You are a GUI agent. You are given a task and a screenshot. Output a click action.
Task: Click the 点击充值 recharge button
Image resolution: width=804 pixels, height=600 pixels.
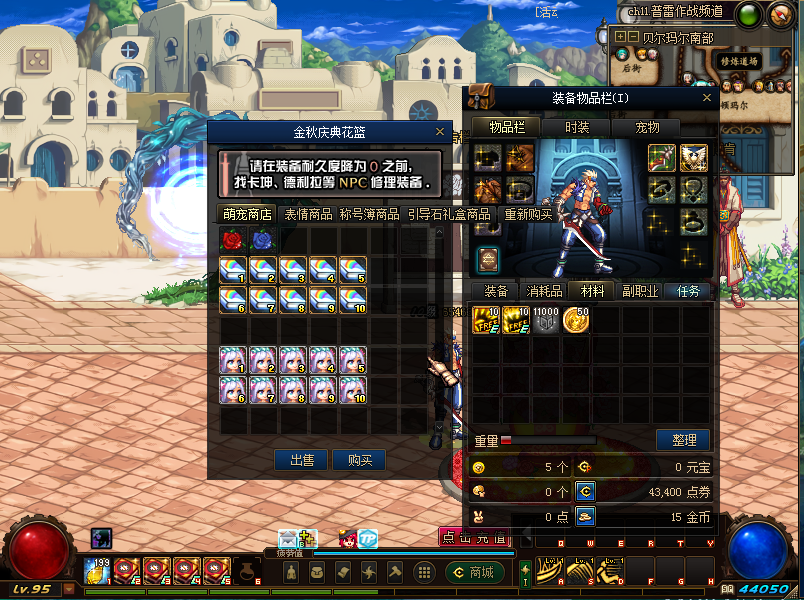click(474, 537)
